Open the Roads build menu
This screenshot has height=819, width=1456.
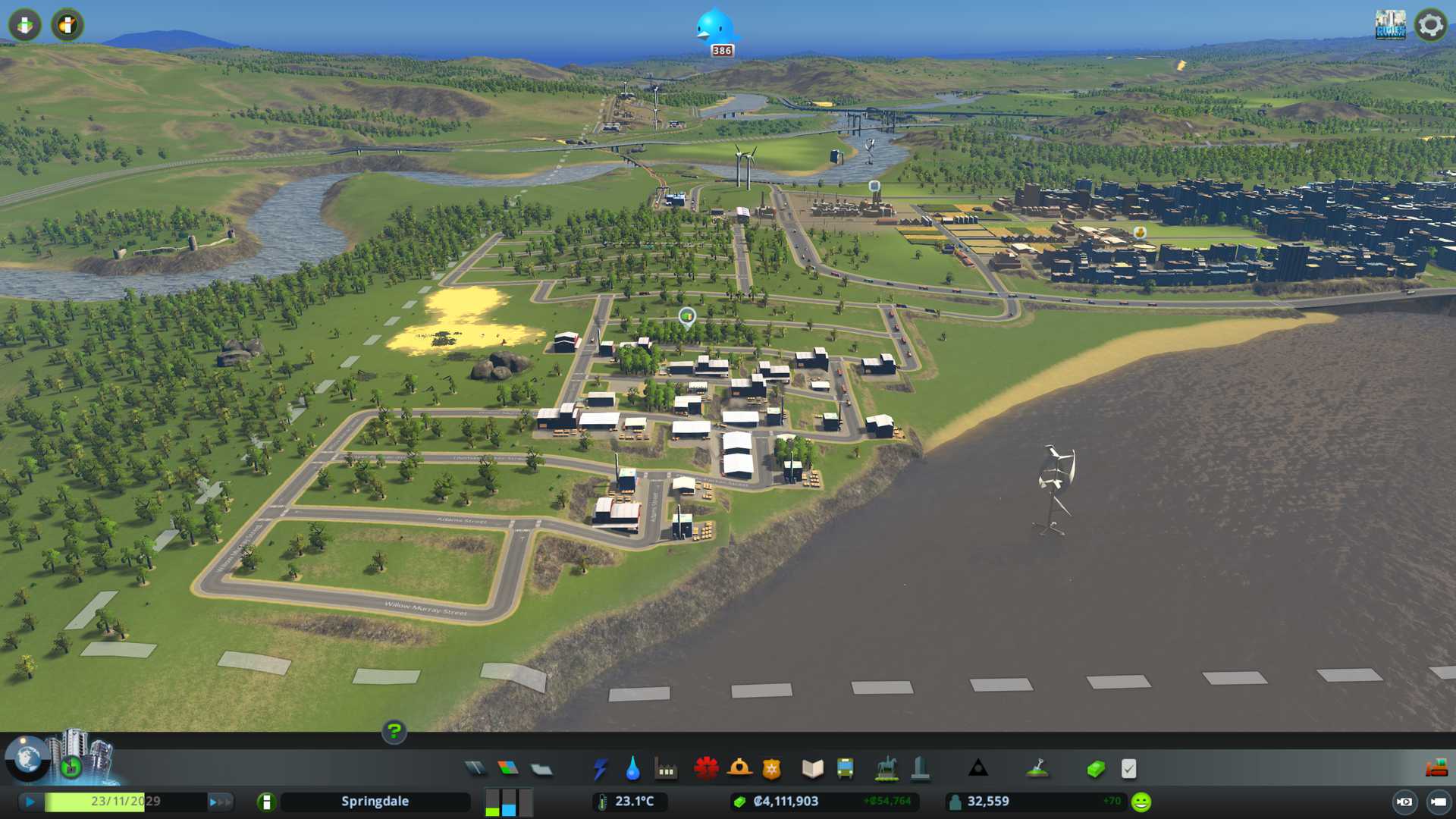pyautogui.click(x=475, y=769)
